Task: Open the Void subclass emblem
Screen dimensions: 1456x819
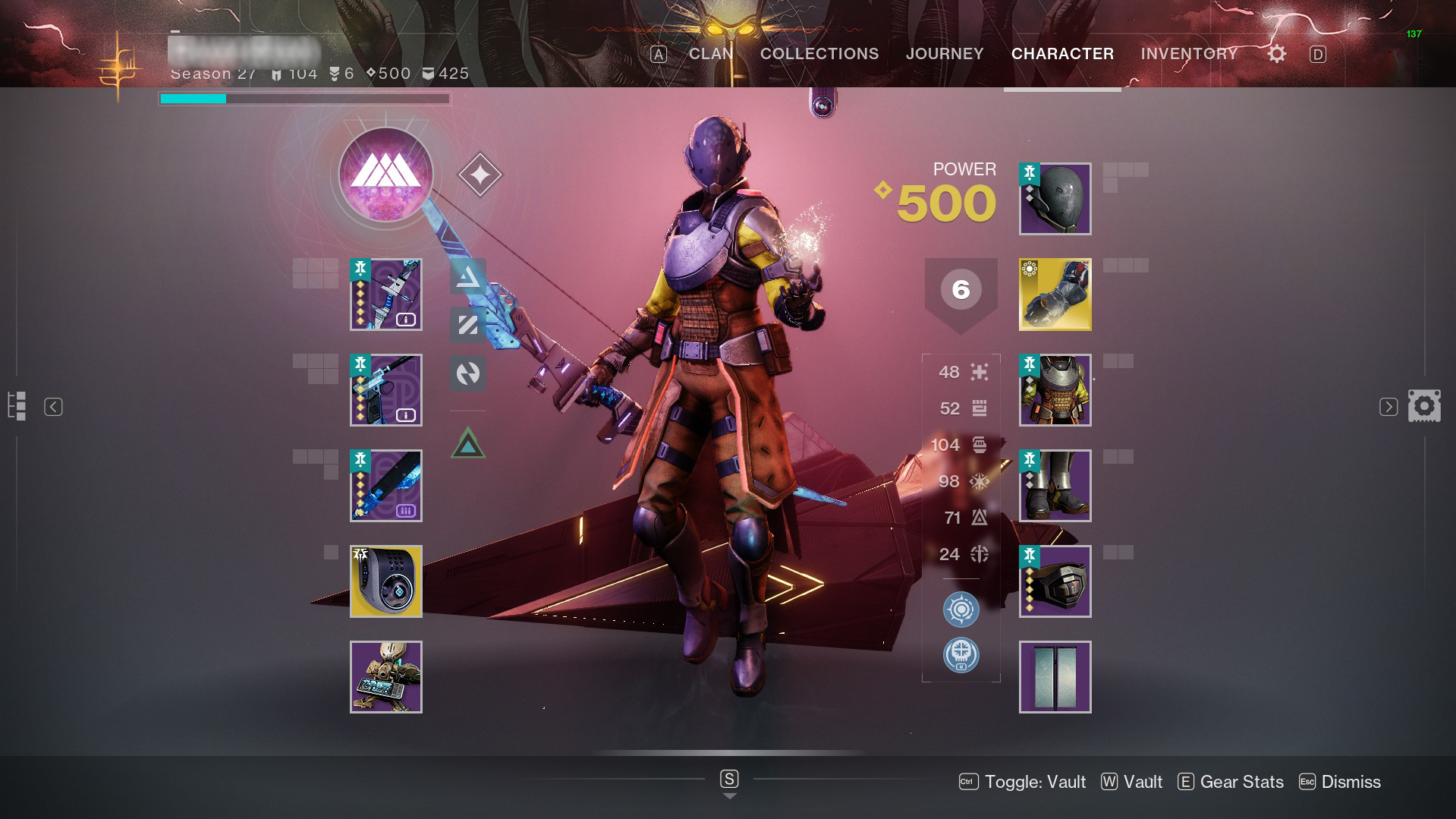Action: coord(385,175)
